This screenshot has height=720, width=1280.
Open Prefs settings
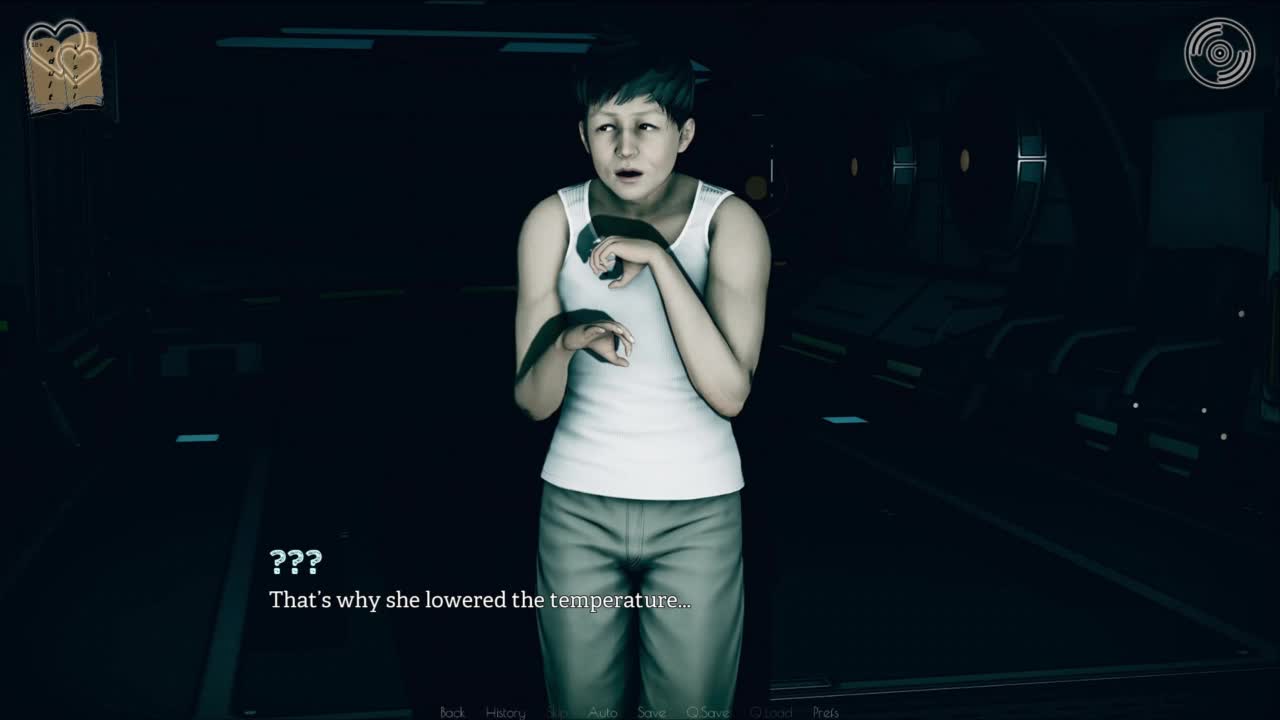pyautogui.click(x=825, y=712)
